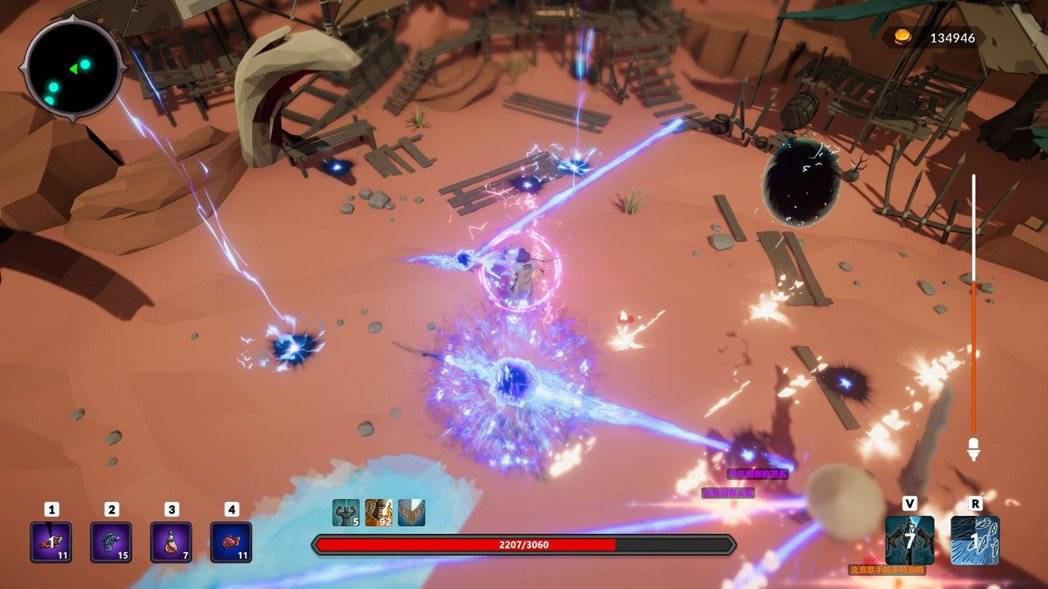Viewport: 1048px width, 589px height.
Task: Use the item in hotbar slot 1
Action: [x=50, y=541]
